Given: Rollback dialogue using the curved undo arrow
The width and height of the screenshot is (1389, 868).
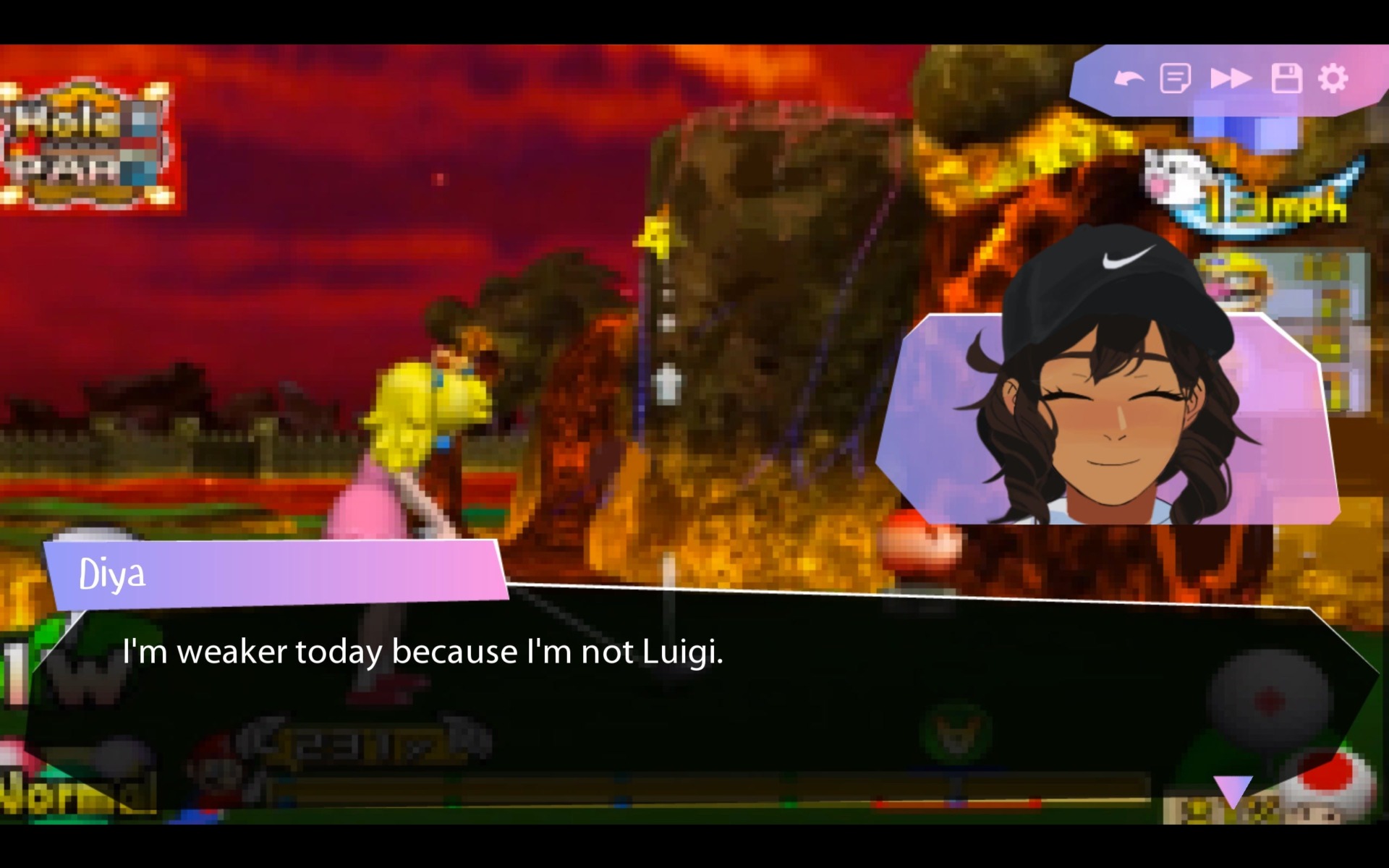Looking at the screenshot, I should (x=1130, y=78).
